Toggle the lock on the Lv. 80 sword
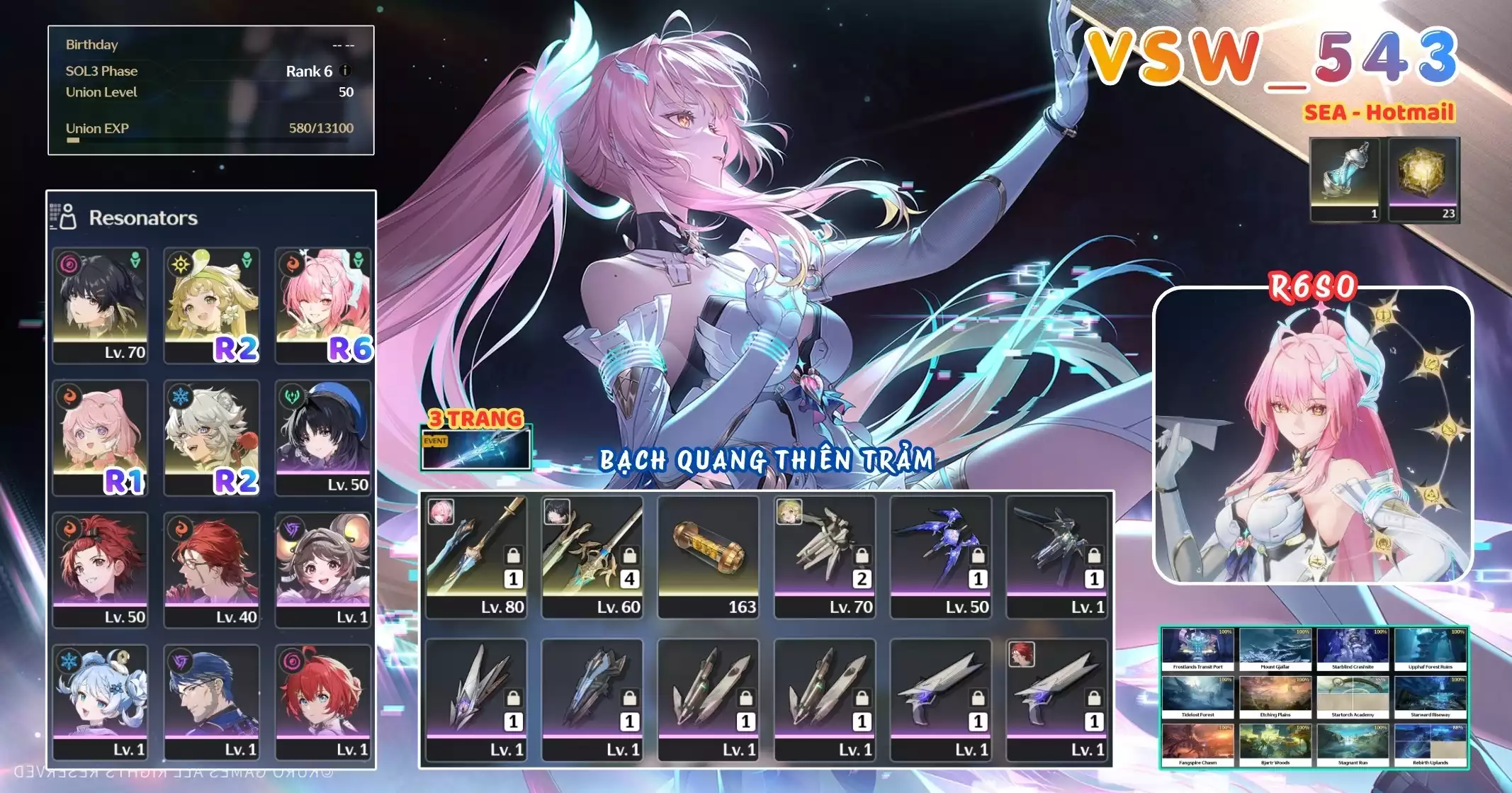The image size is (1512, 793). [512, 556]
